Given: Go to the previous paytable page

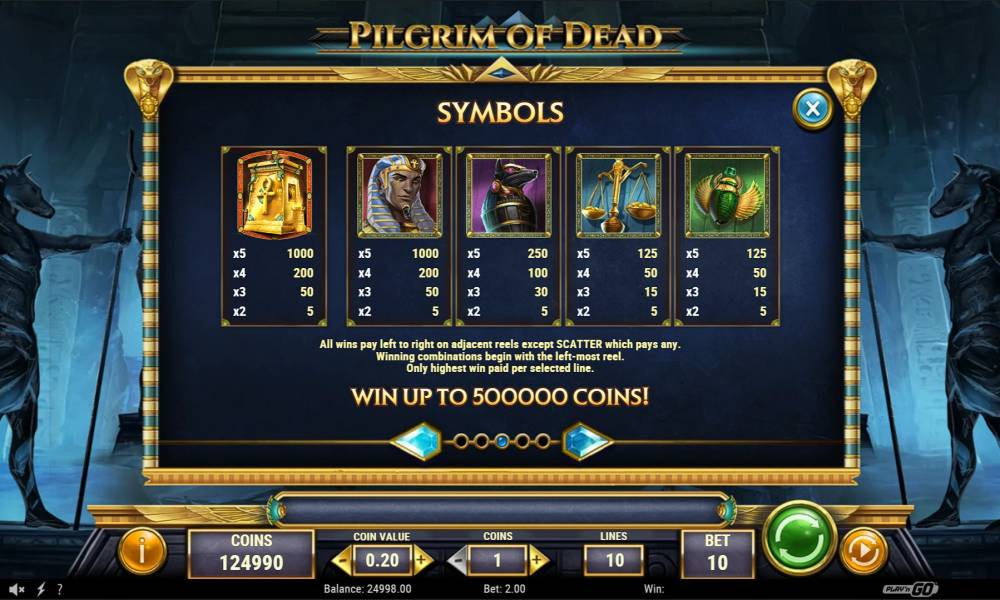Looking at the screenshot, I should tap(415, 441).
